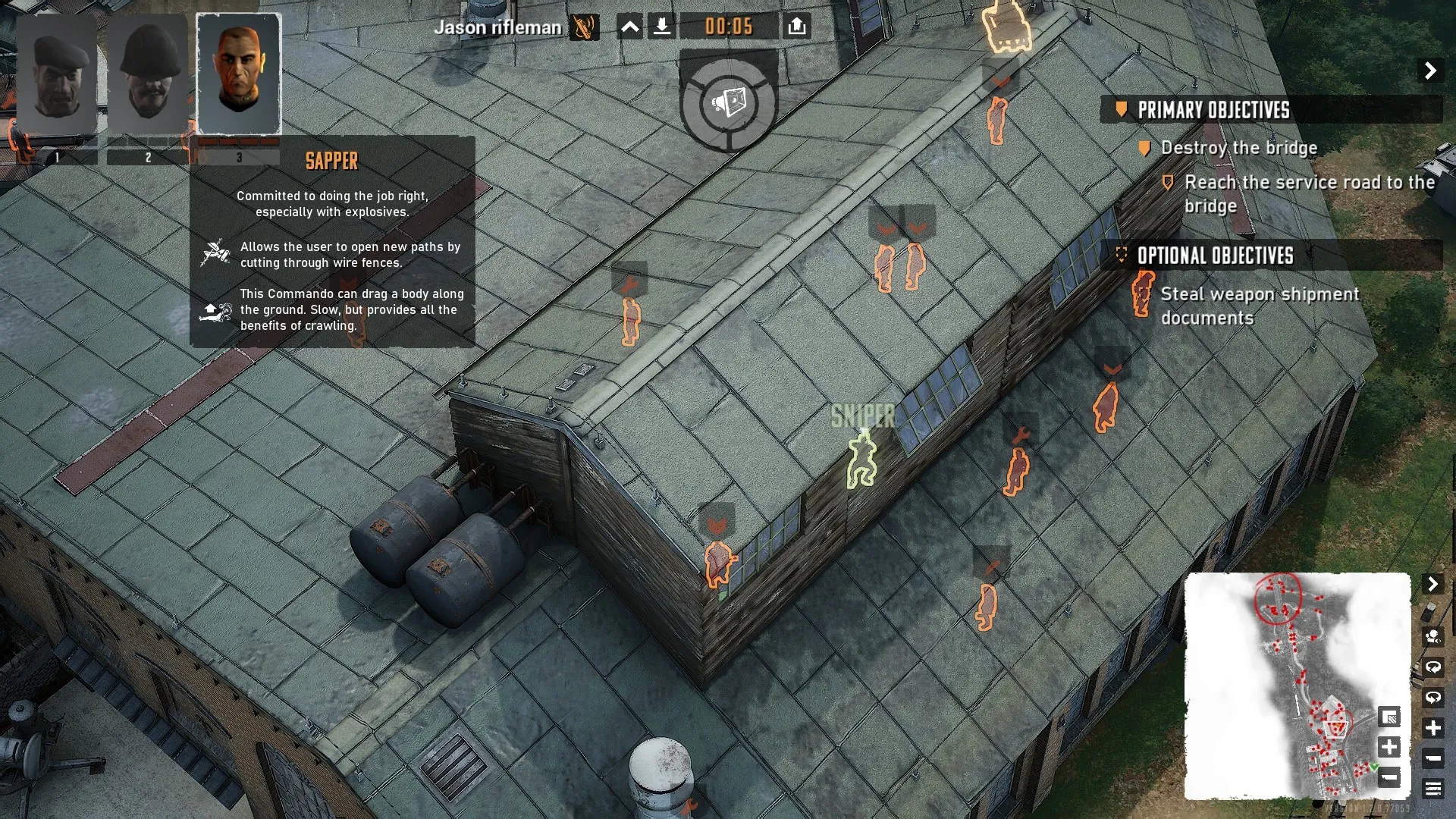The width and height of the screenshot is (1456, 819).
Task: Zoom out with the minus button inside the minimap
Action: (x=1389, y=777)
